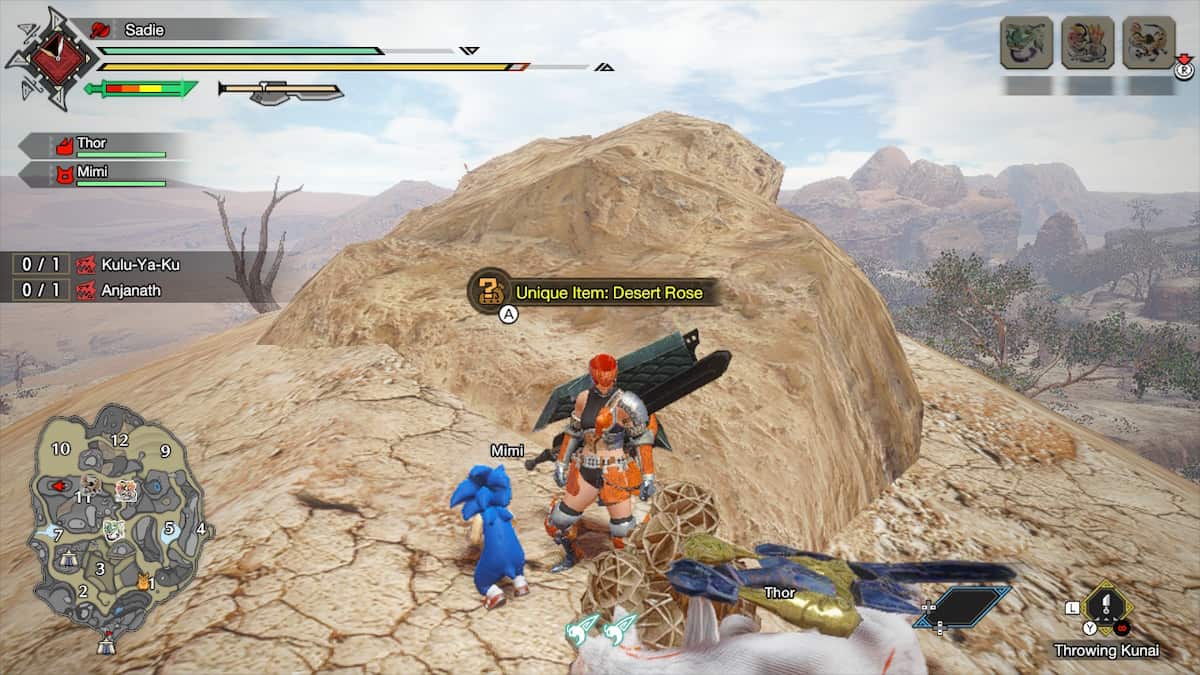1200x675 pixels.
Task: Click the green monster icon in the tracker
Action: pos(1026,43)
